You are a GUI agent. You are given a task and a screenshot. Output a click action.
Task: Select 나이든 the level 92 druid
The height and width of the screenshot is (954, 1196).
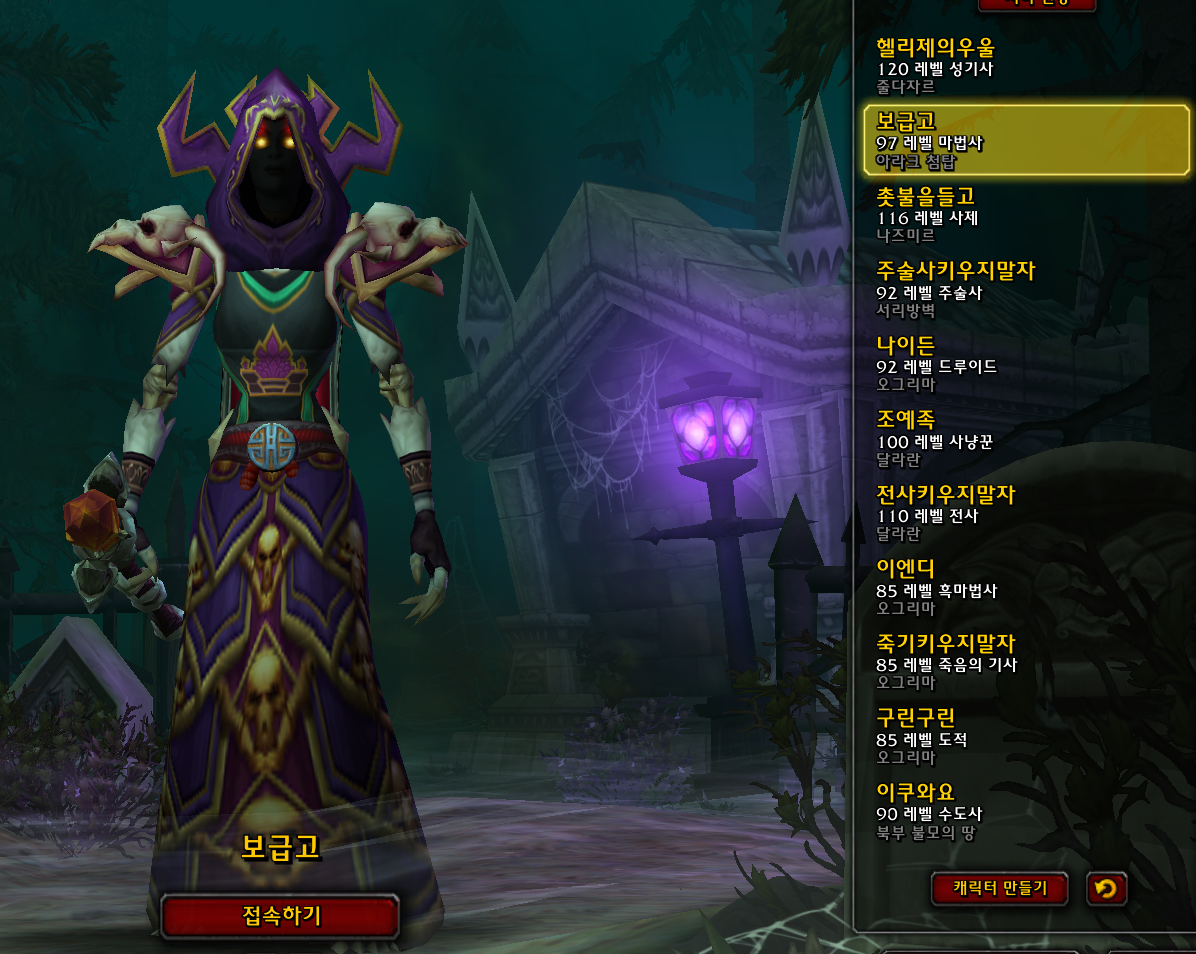coord(1025,364)
